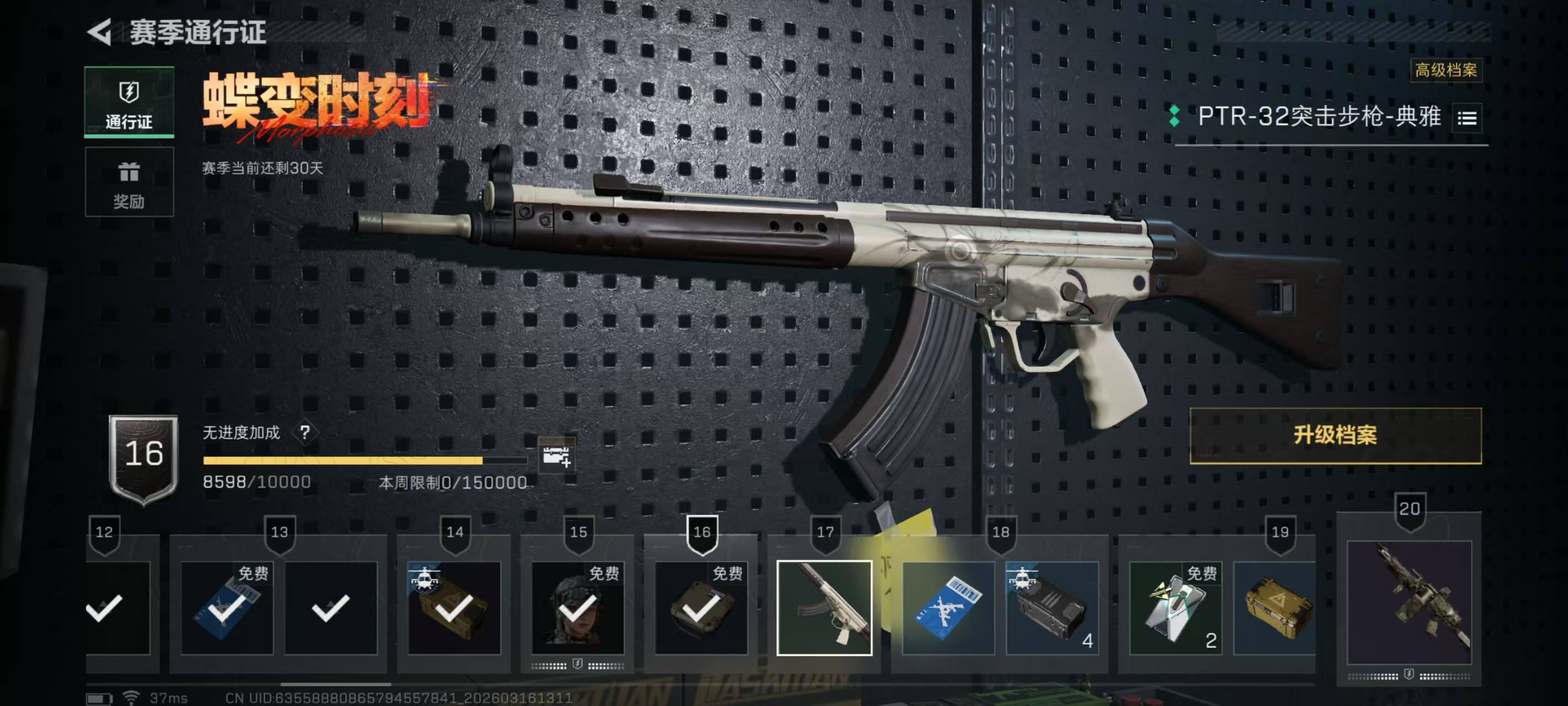Image resolution: width=1568 pixels, height=706 pixels.
Task: Tap the level purchase icon beside progress bar
Action: pyautogui.click(x=556, y=456)
